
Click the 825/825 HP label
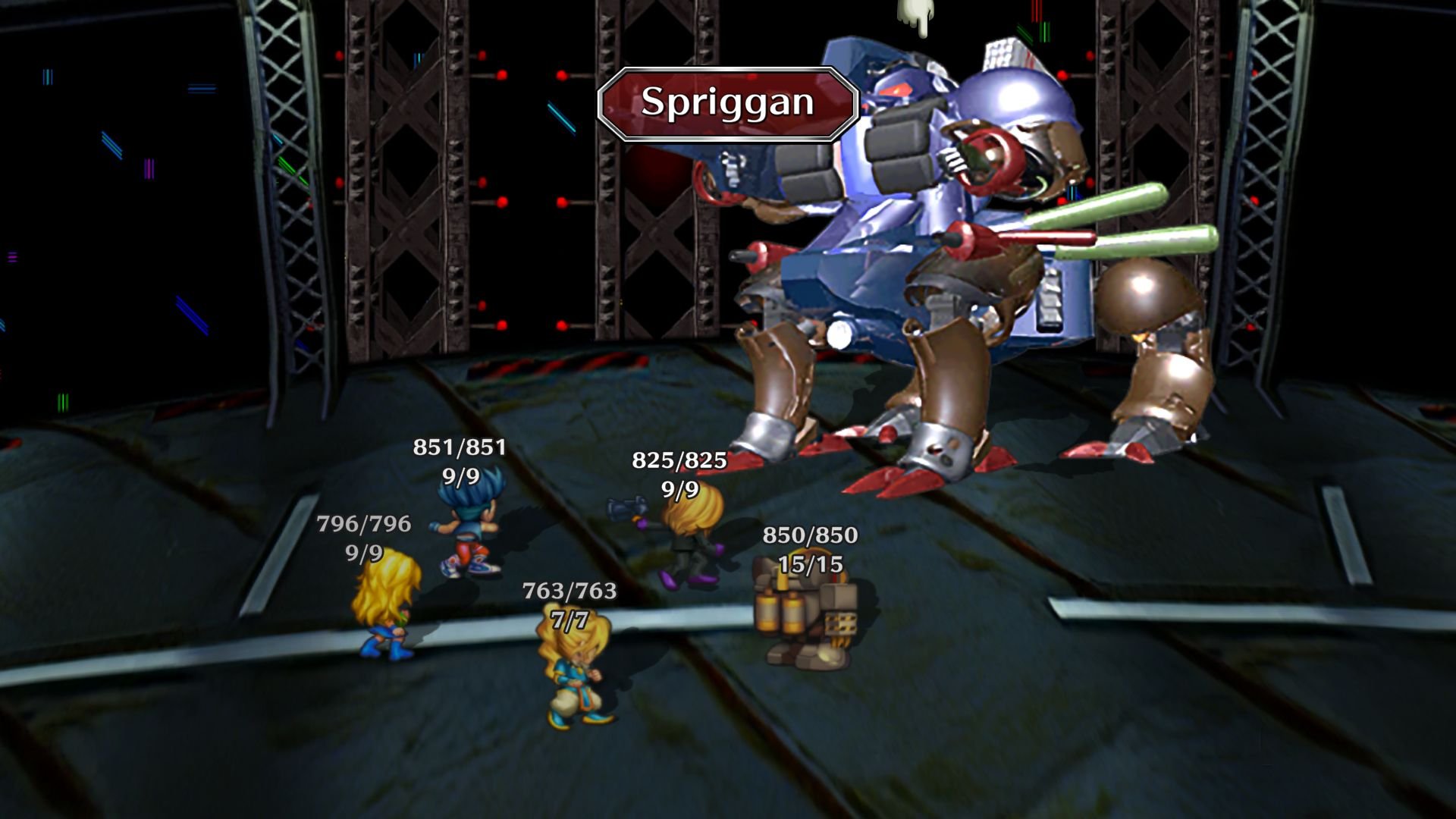pos(679,460)
